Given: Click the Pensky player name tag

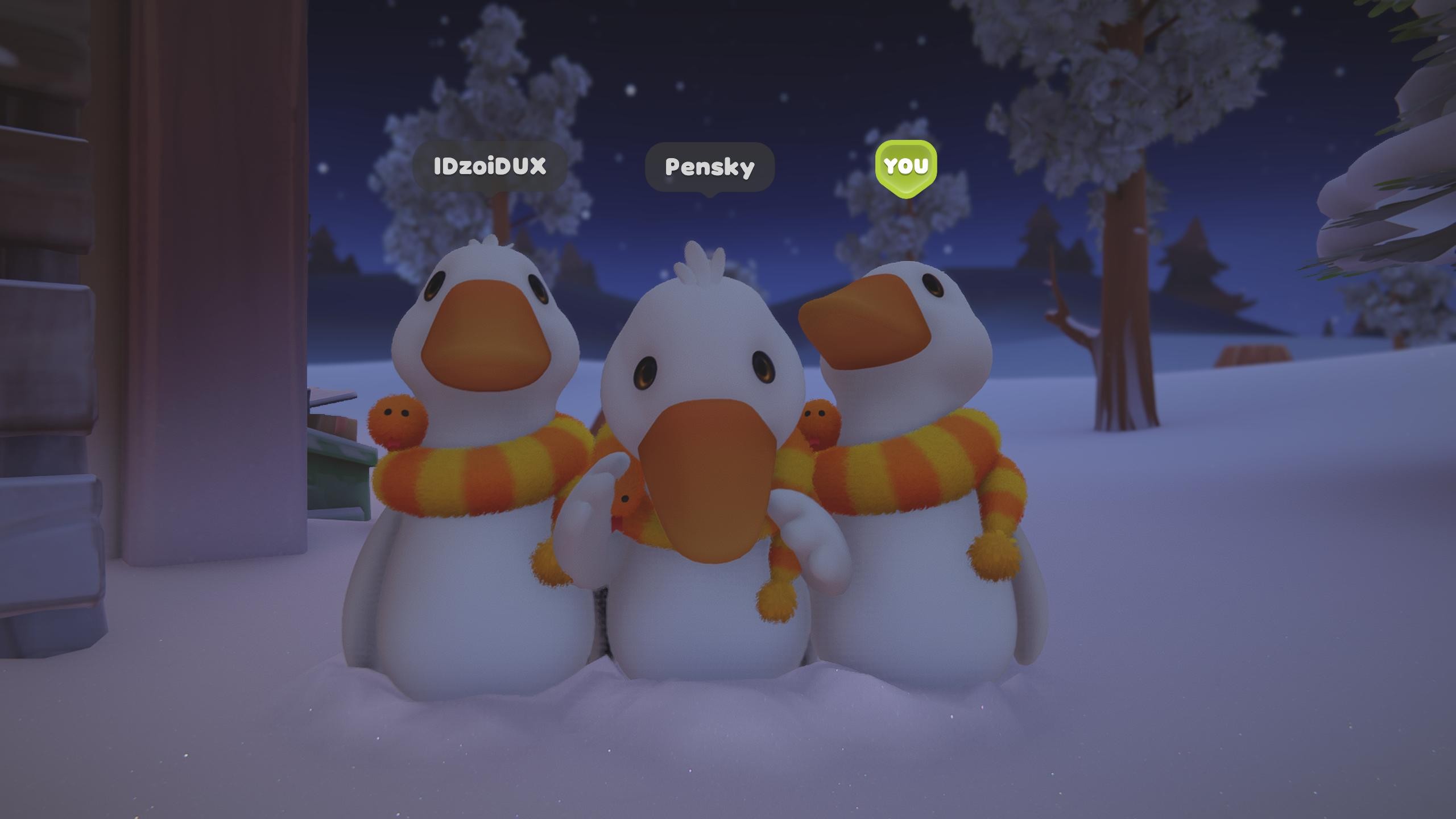Looking at the screenshot, I should tap(709, 167).
